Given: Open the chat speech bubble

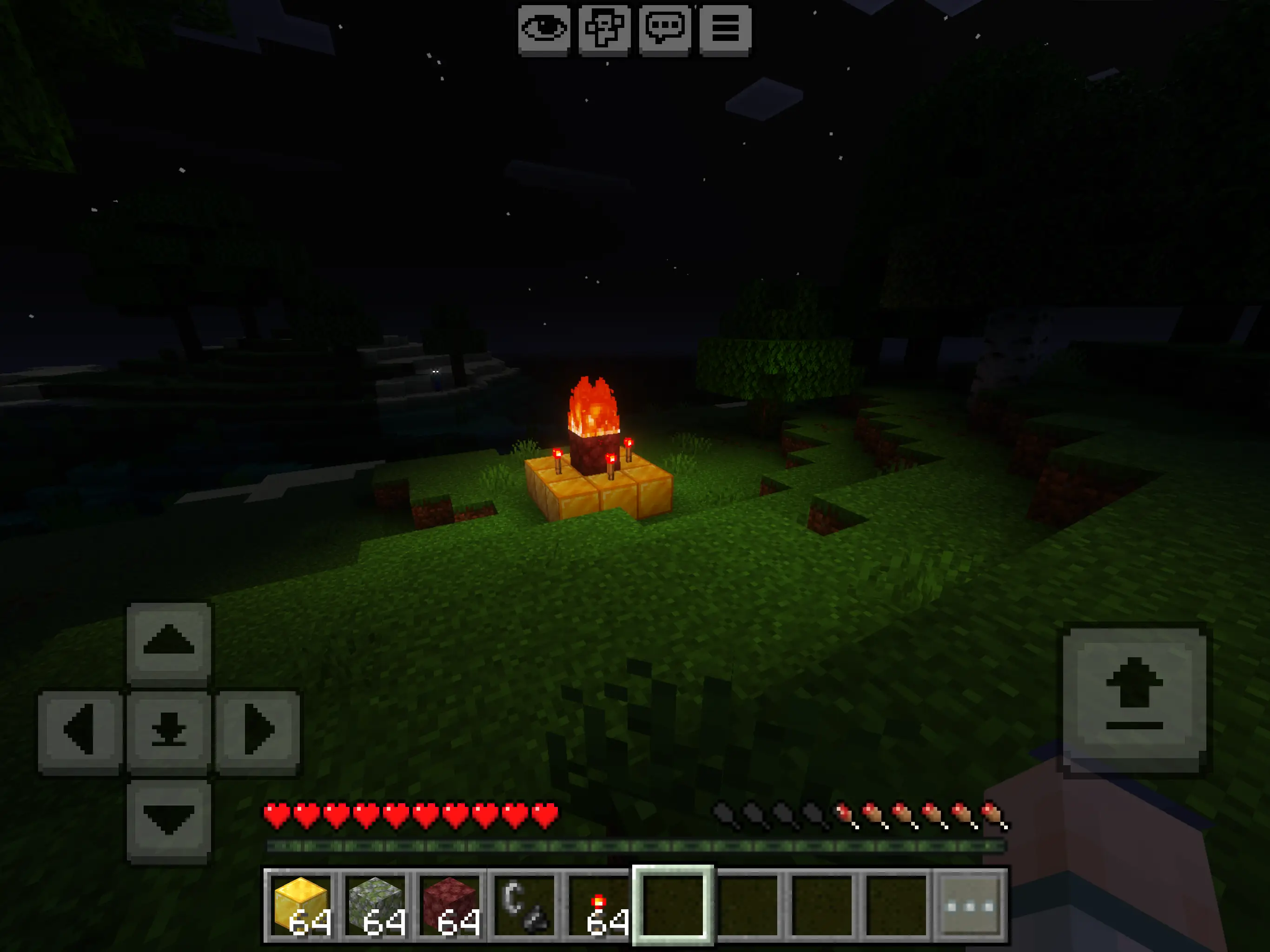Looking at the screenshot, I should 665,29.
